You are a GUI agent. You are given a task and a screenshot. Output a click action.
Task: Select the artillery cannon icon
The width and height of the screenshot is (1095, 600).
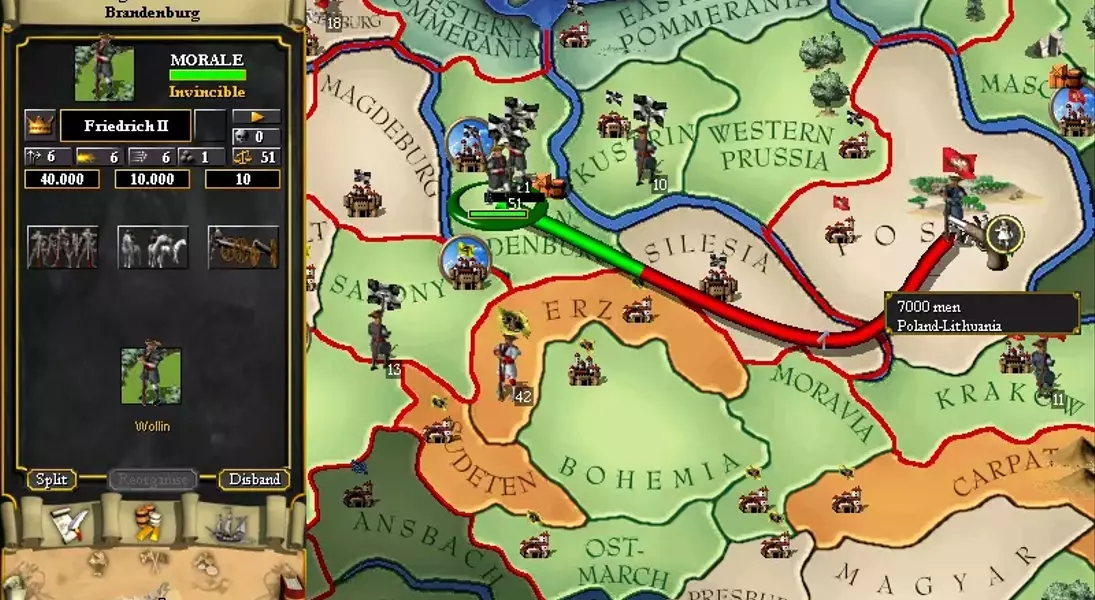coord(243,247)
